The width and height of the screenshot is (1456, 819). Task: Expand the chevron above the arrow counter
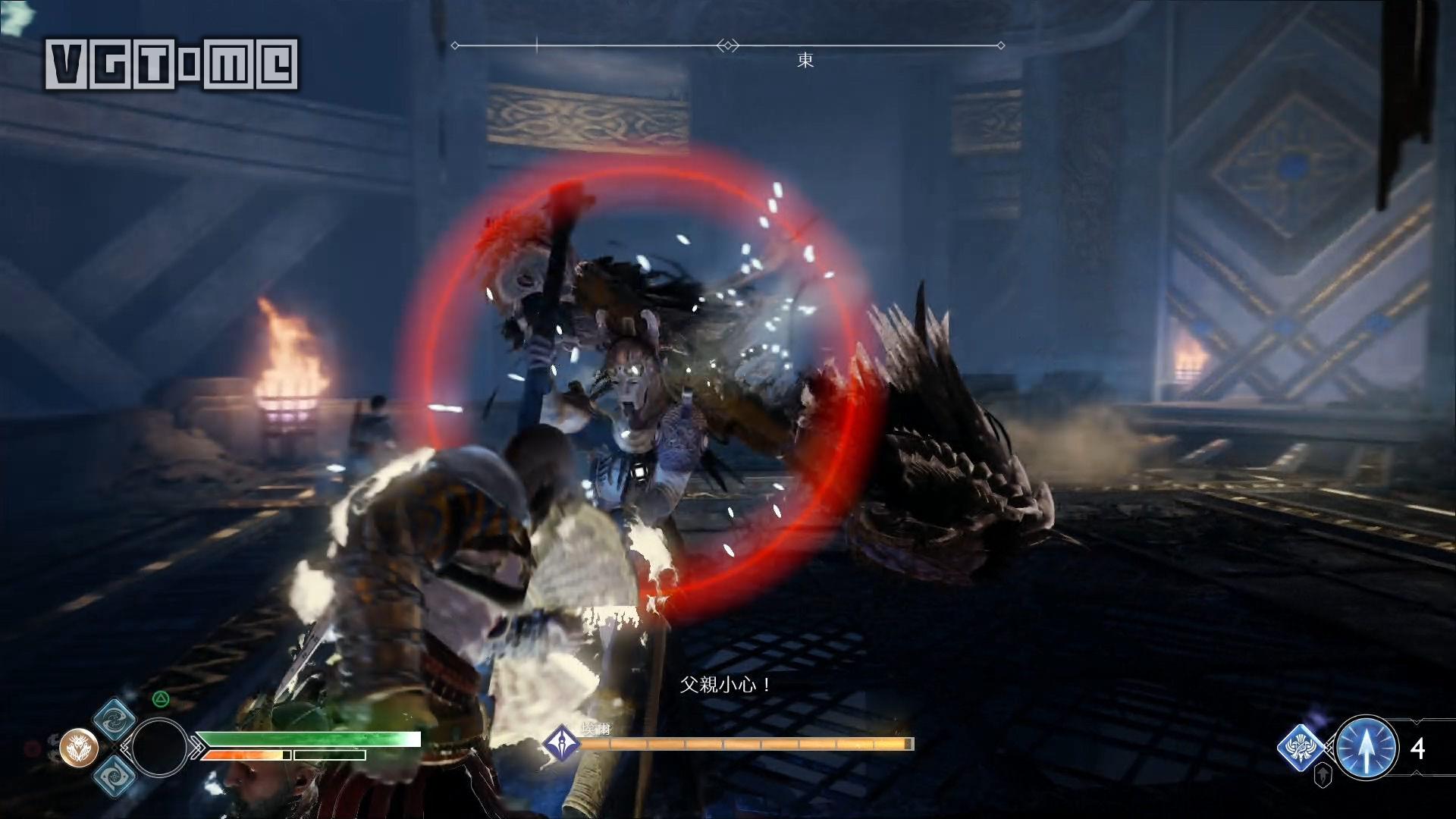point(1416,720)
